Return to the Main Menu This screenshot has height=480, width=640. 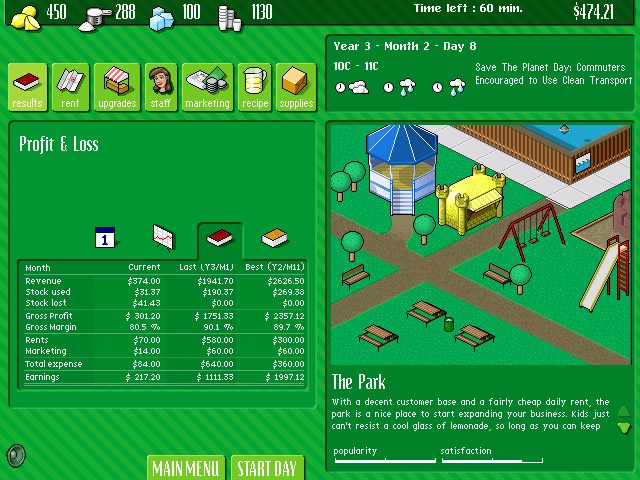(186, 468)
